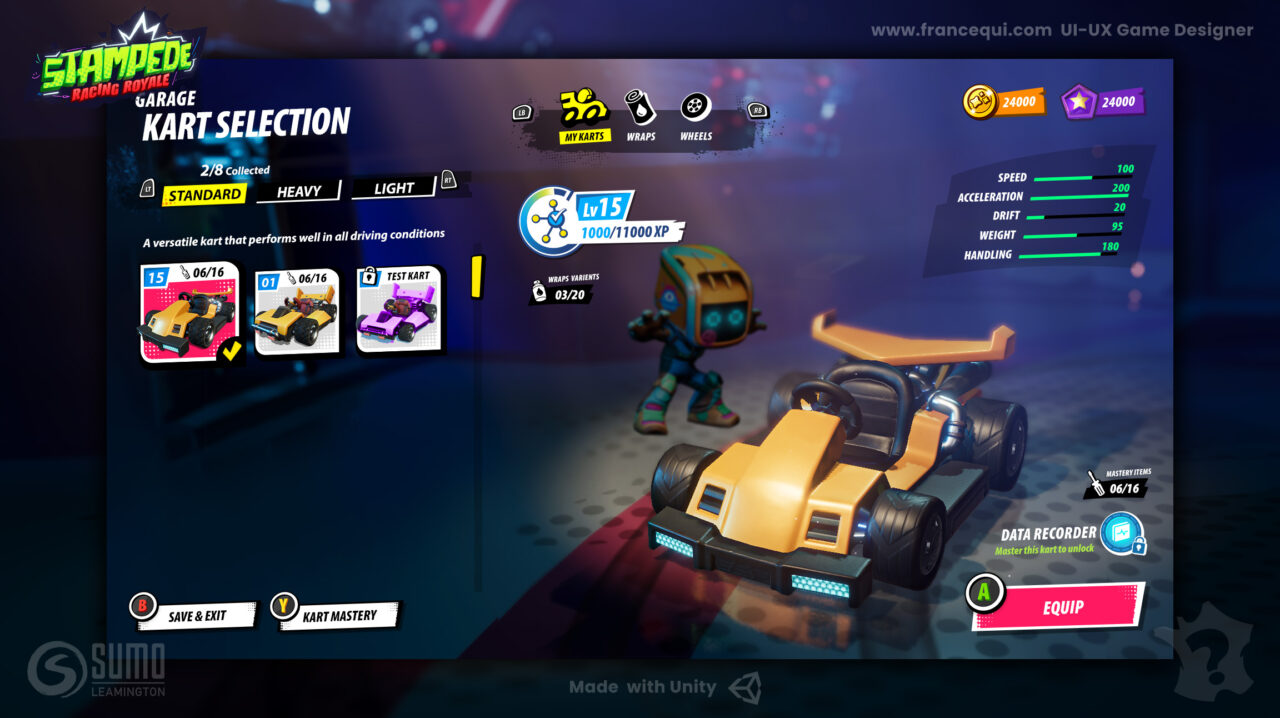Viewport: 1280px width, 718px height.
Task: Open Kart Mastery
Action: [339, 616]
